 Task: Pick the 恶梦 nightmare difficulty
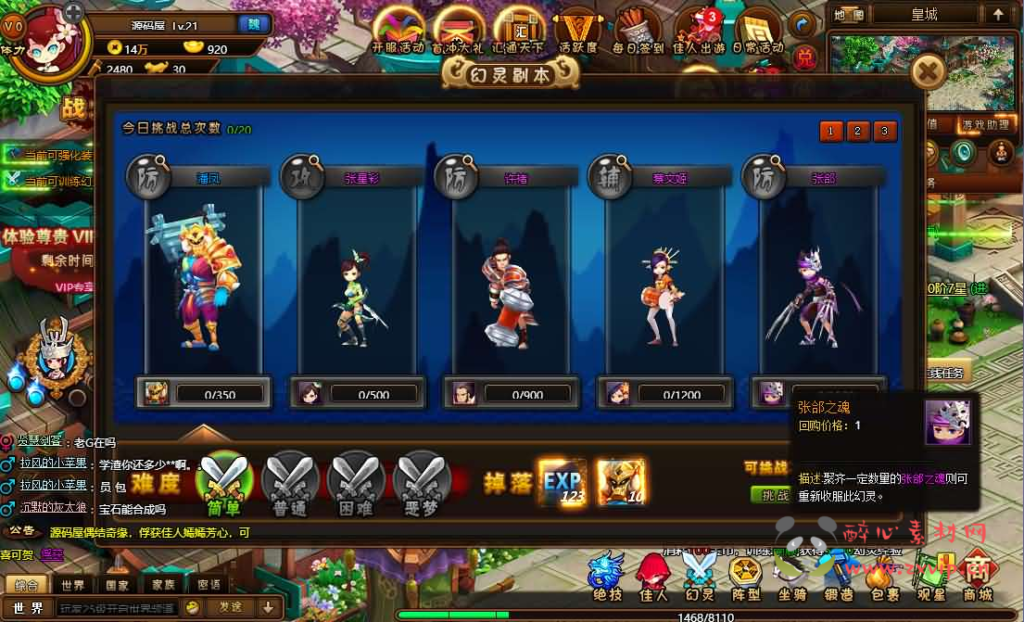click(423, 481)
